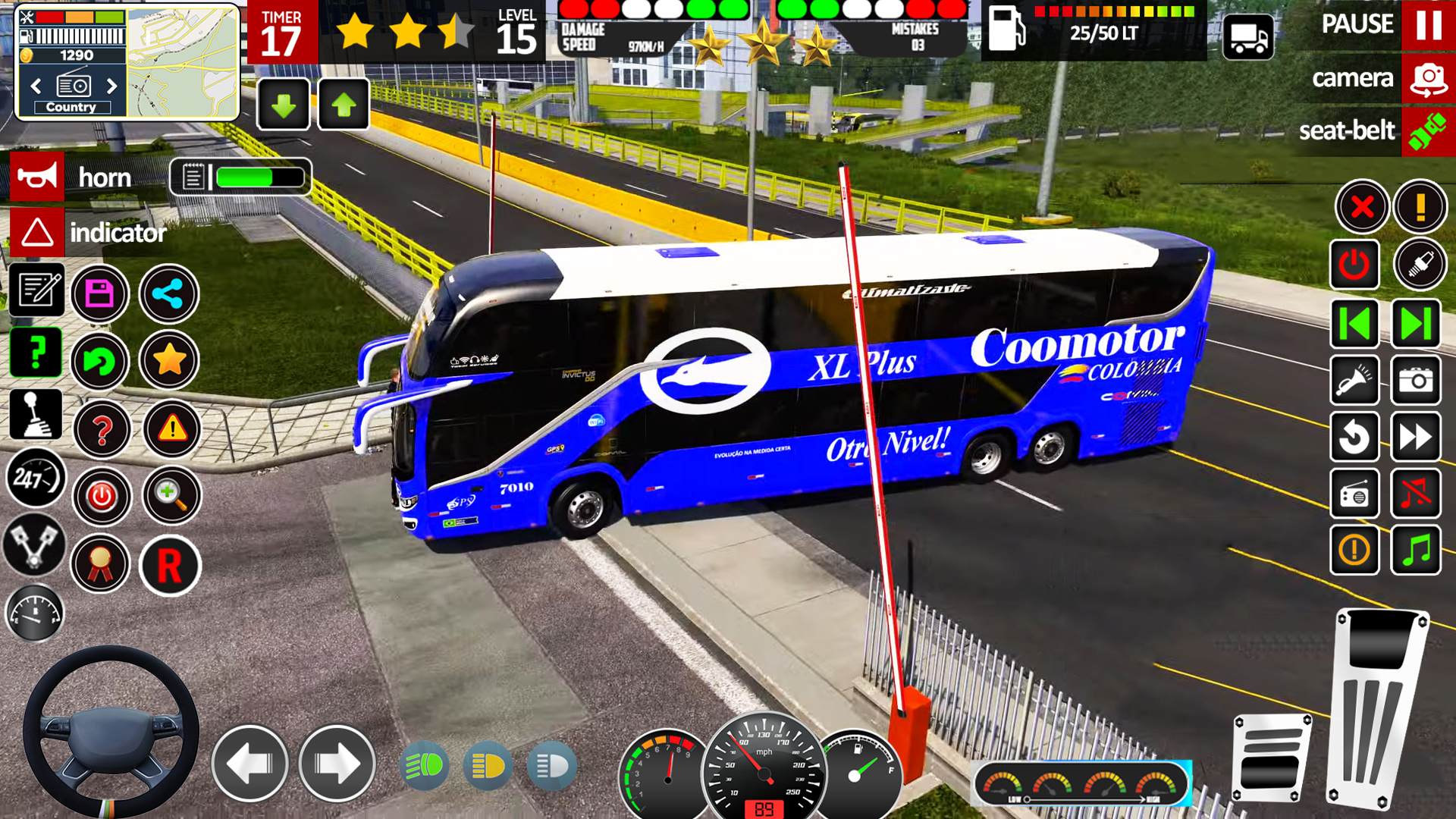Viewport: 1456px width, 819px height.
Task: Click the star favorite icon
Action: click(x=168, y=361)
